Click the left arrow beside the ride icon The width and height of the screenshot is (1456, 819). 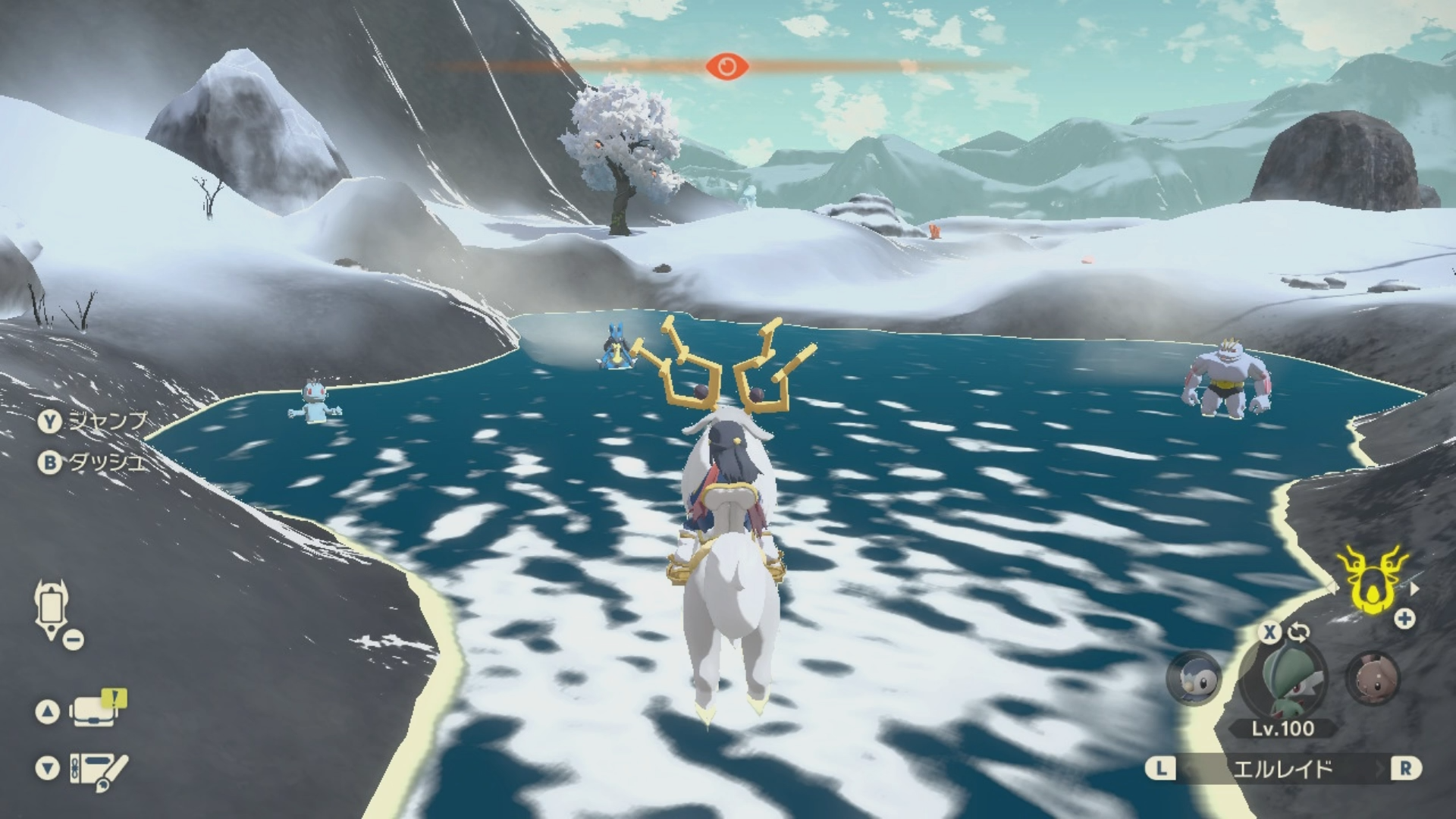tap(1332, 588)
